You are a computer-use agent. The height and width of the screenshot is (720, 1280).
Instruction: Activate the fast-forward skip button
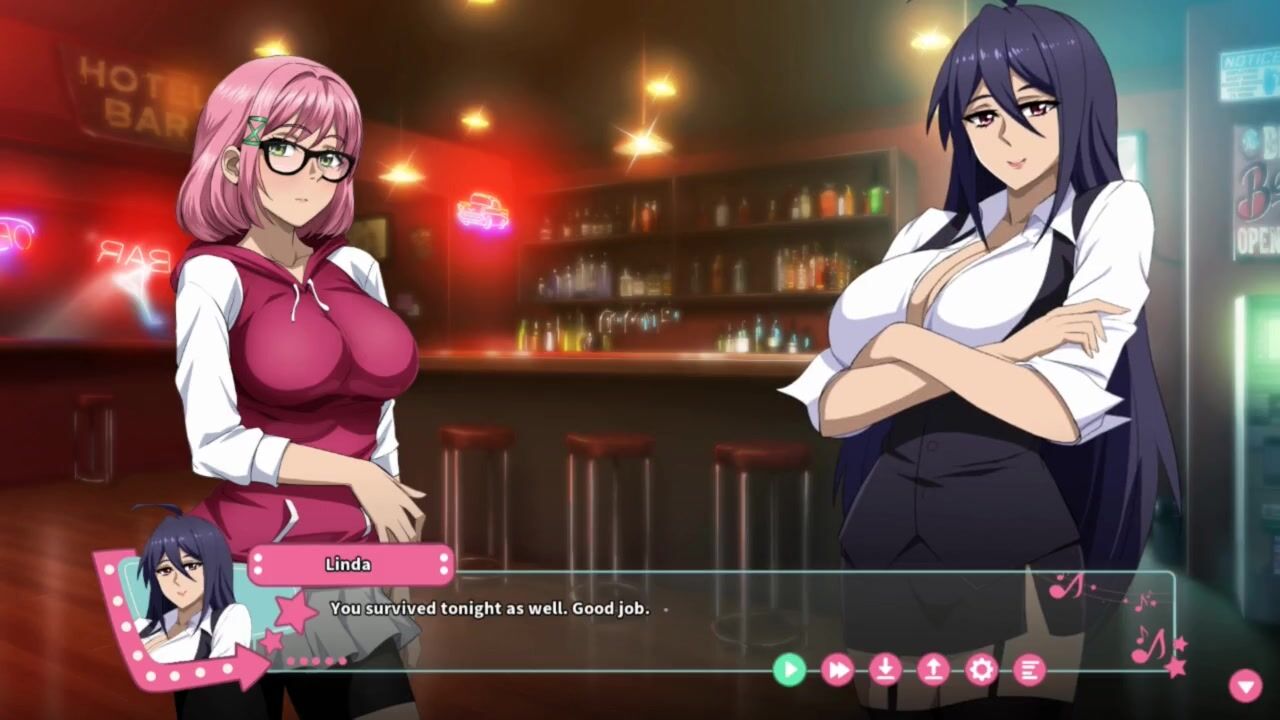(x=837, y=669)
